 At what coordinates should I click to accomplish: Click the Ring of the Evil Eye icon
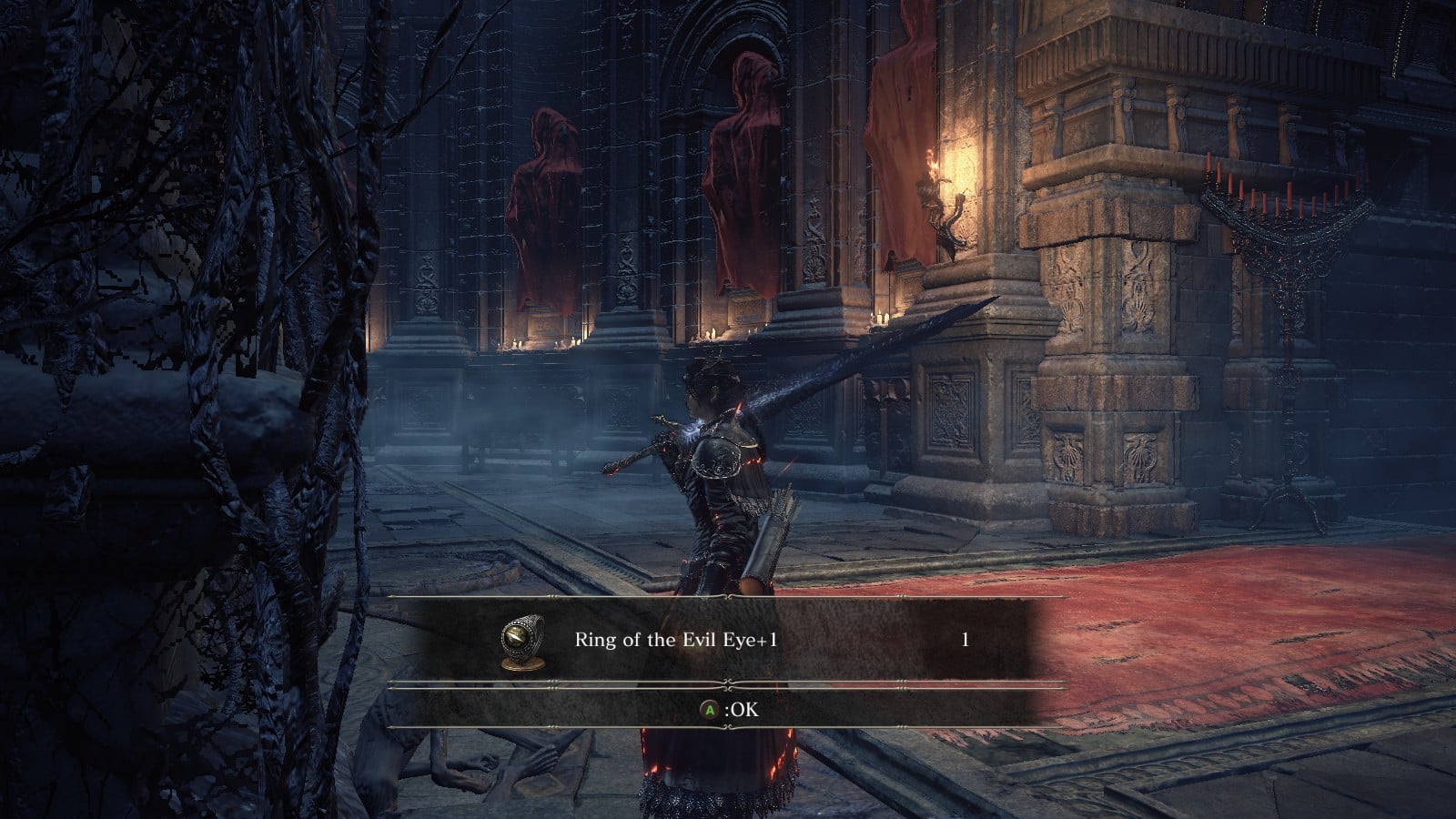tap(523, 641)
